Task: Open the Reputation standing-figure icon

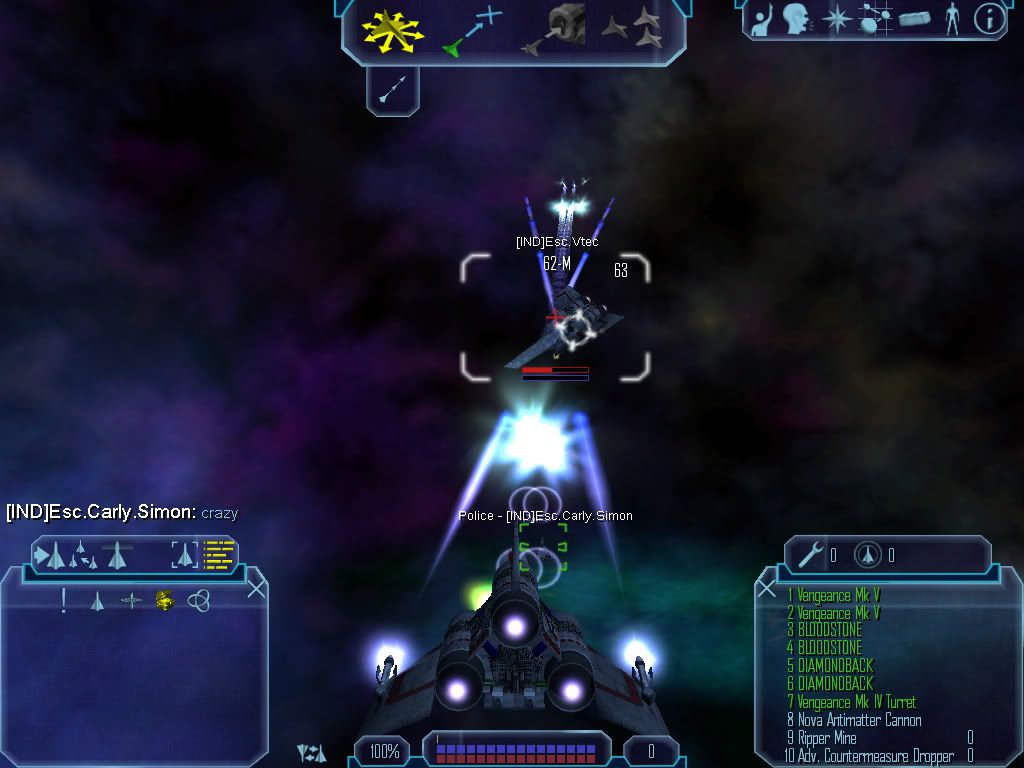Action: [x=951, y=18]
